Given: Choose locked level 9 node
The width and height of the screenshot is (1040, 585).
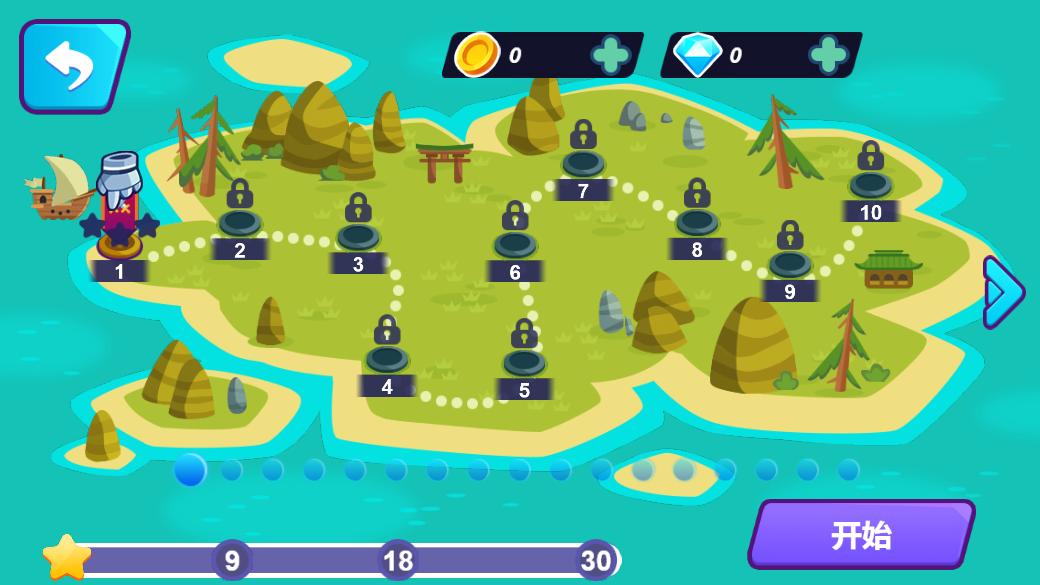Looking at the screenshot, I should [x=790, y=263].
